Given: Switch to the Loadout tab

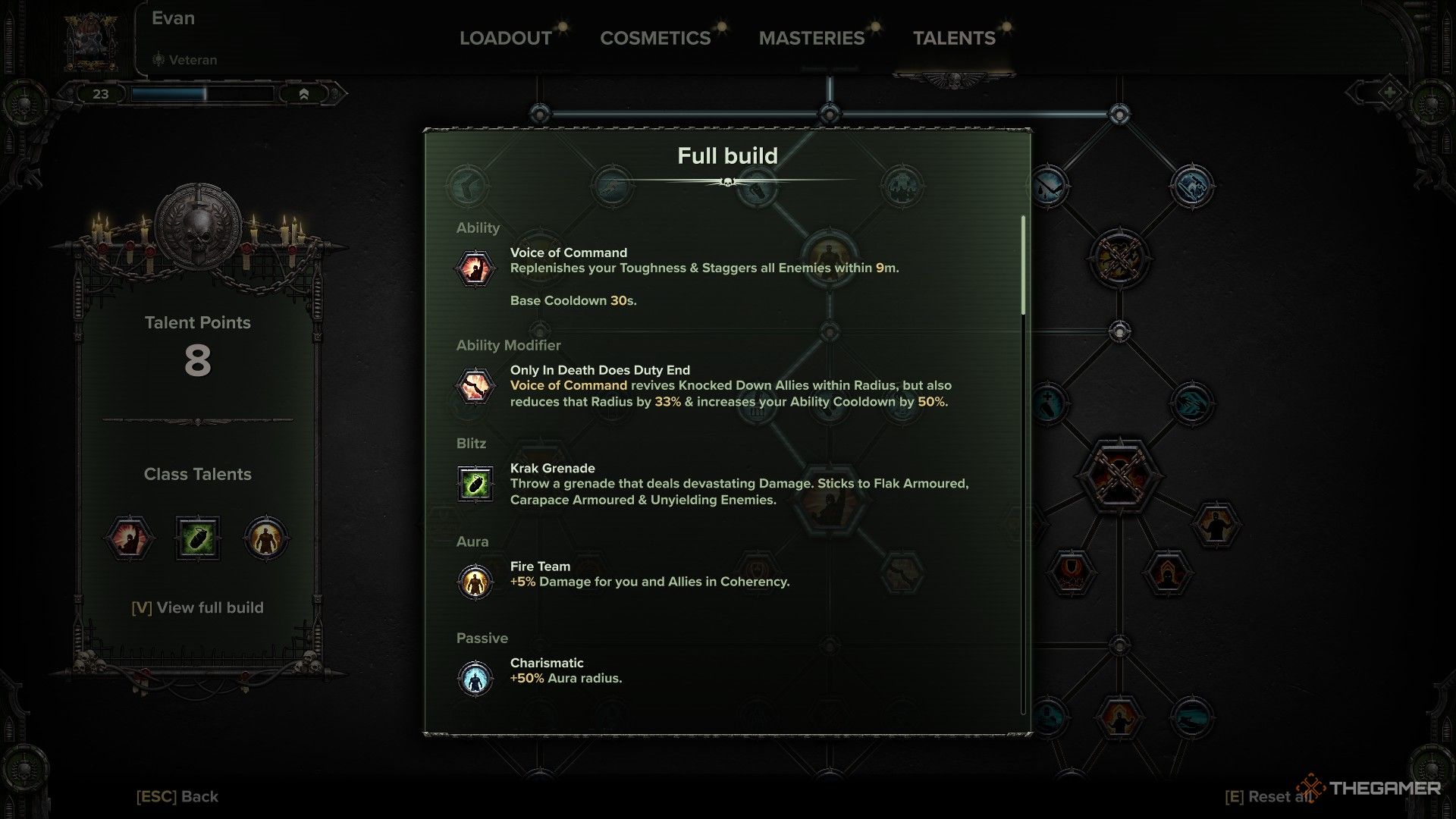Looking at the screenshot, I should click(506, 38).
